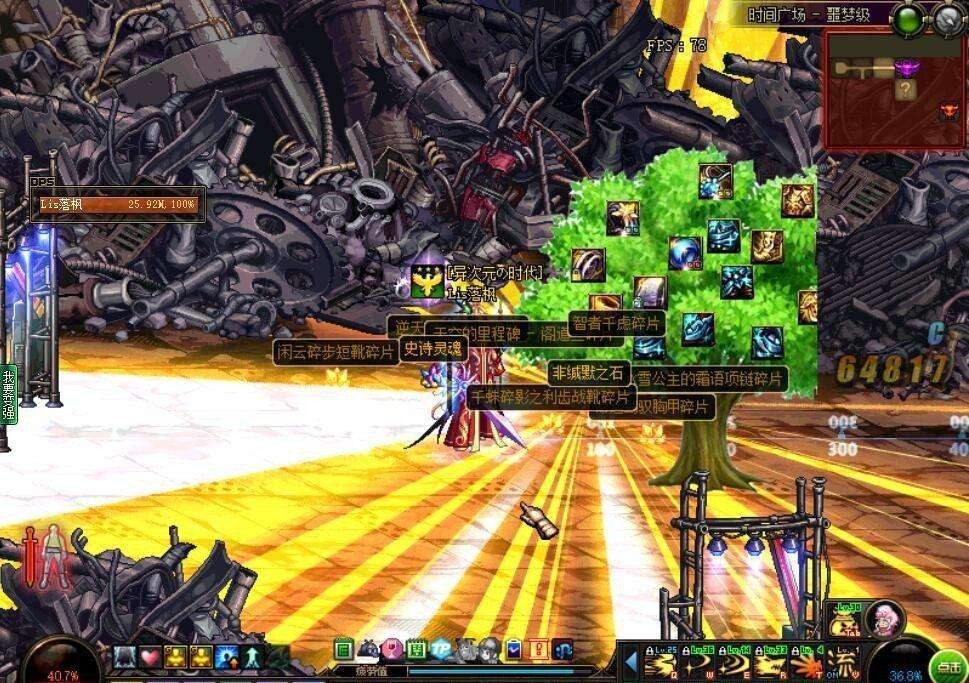This screenshot has height=683, width=969.
Task: Select the green orb button above minimap
Action: 908,17
